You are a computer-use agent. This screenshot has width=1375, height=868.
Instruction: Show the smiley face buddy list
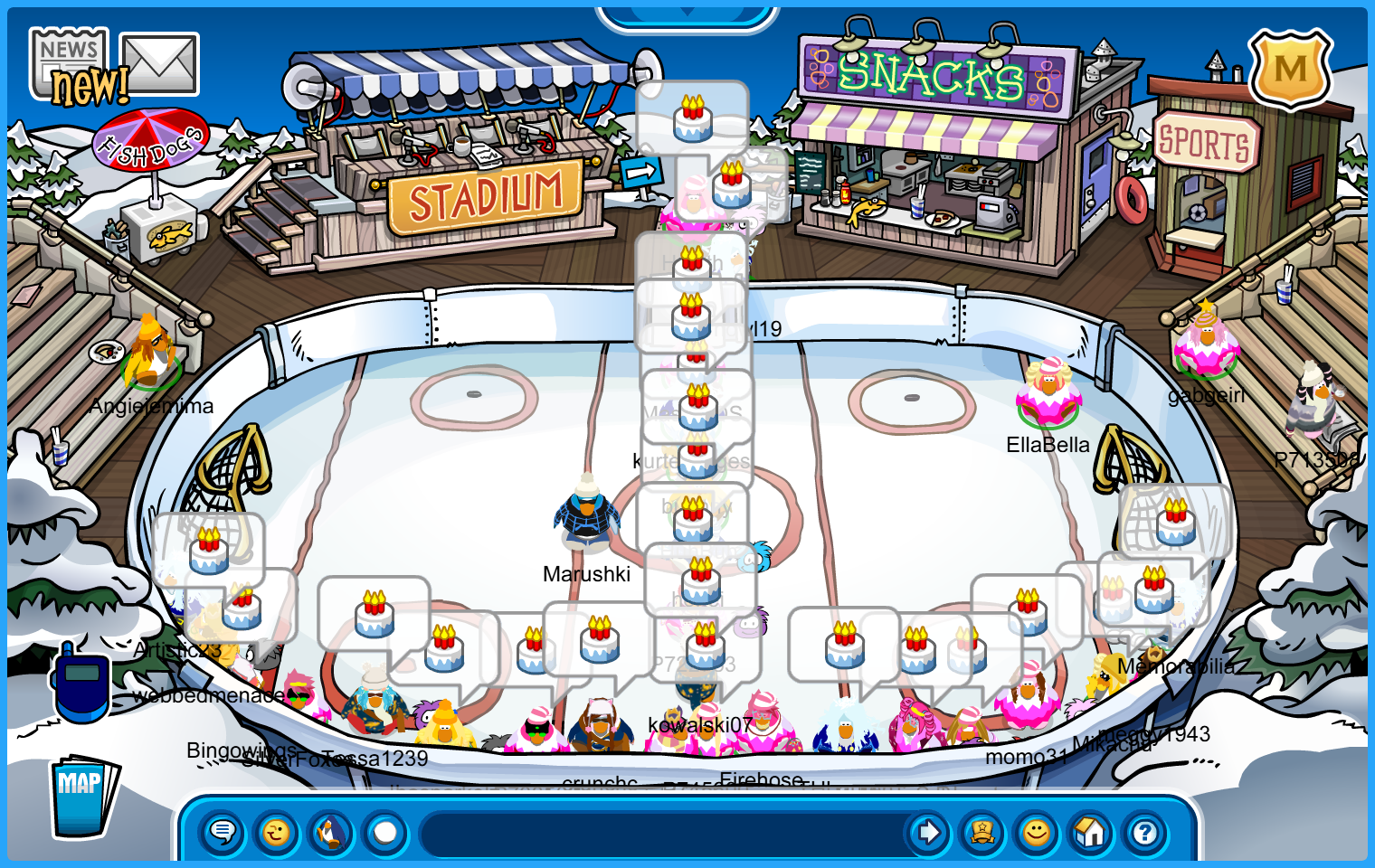1037,832
